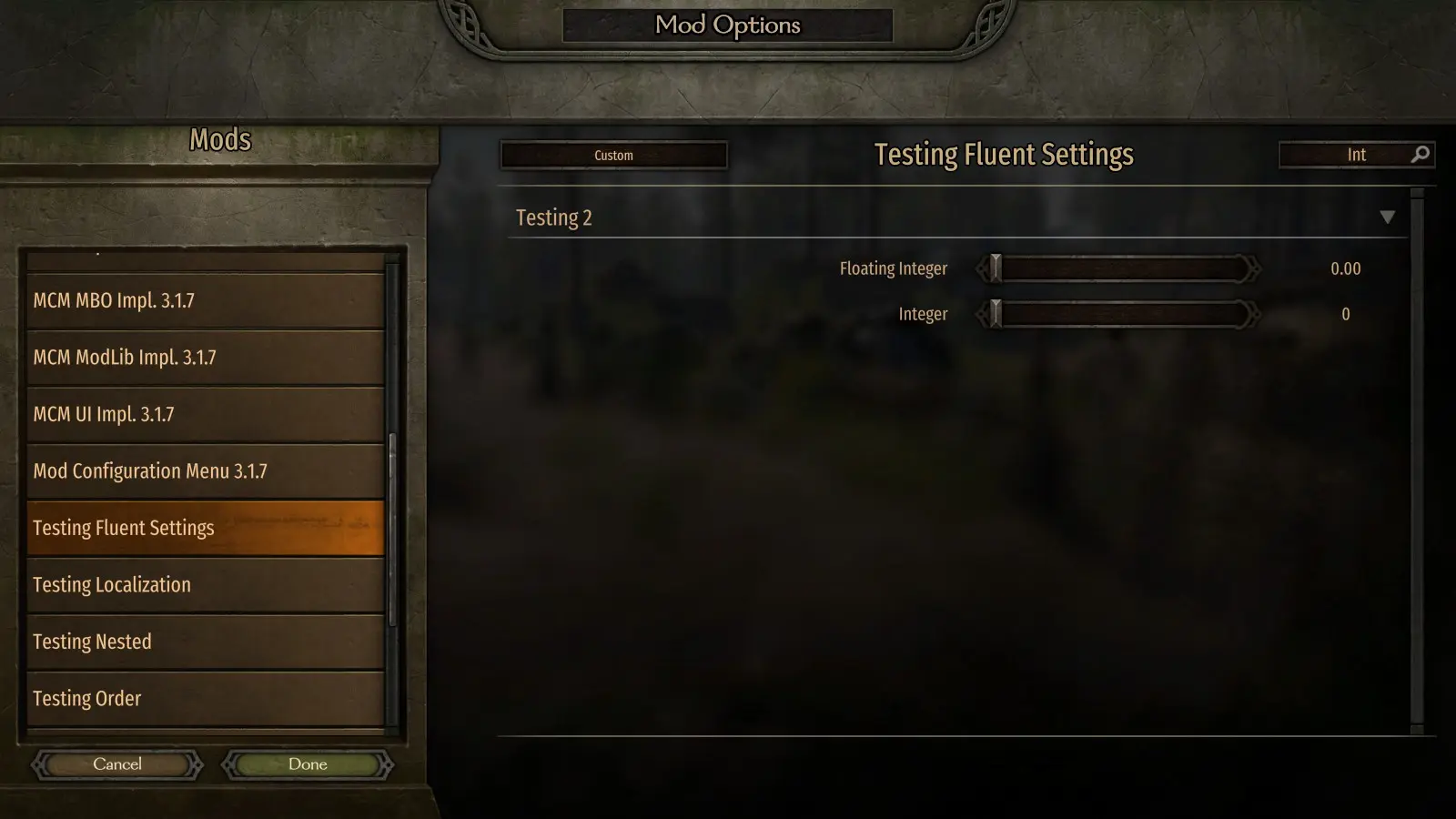The image size is (1456, 819).
Task: Click the left arrowhead of Floating Integer slider
Action: click(983, 268)
